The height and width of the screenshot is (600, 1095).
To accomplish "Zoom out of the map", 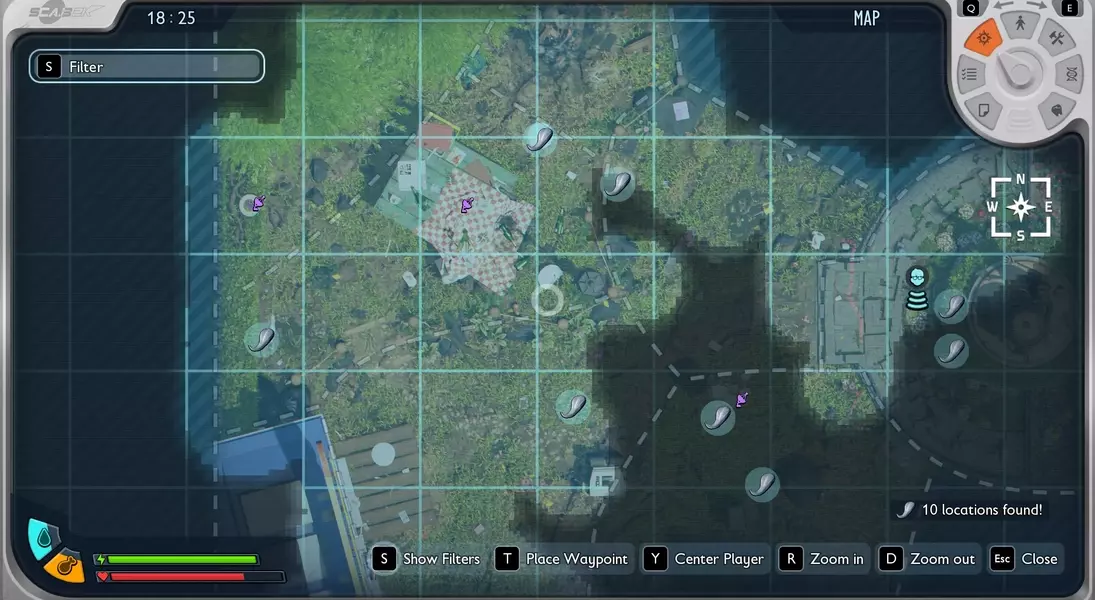I will [x=928, y=559].
